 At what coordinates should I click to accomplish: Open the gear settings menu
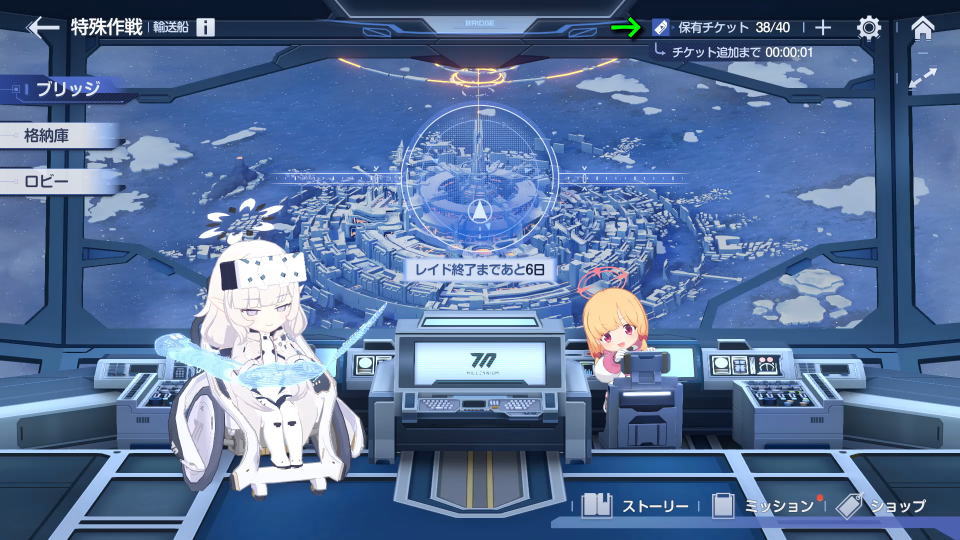pos(869,28)
